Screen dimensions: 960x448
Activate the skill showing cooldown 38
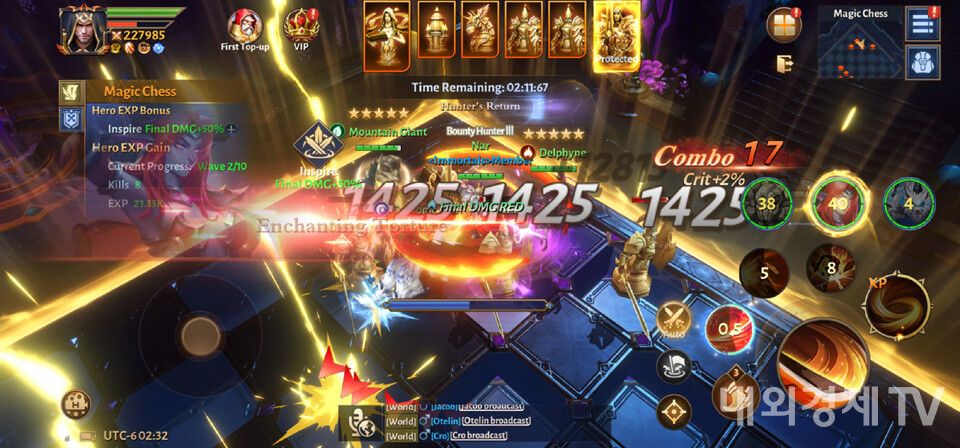(767, 203)
